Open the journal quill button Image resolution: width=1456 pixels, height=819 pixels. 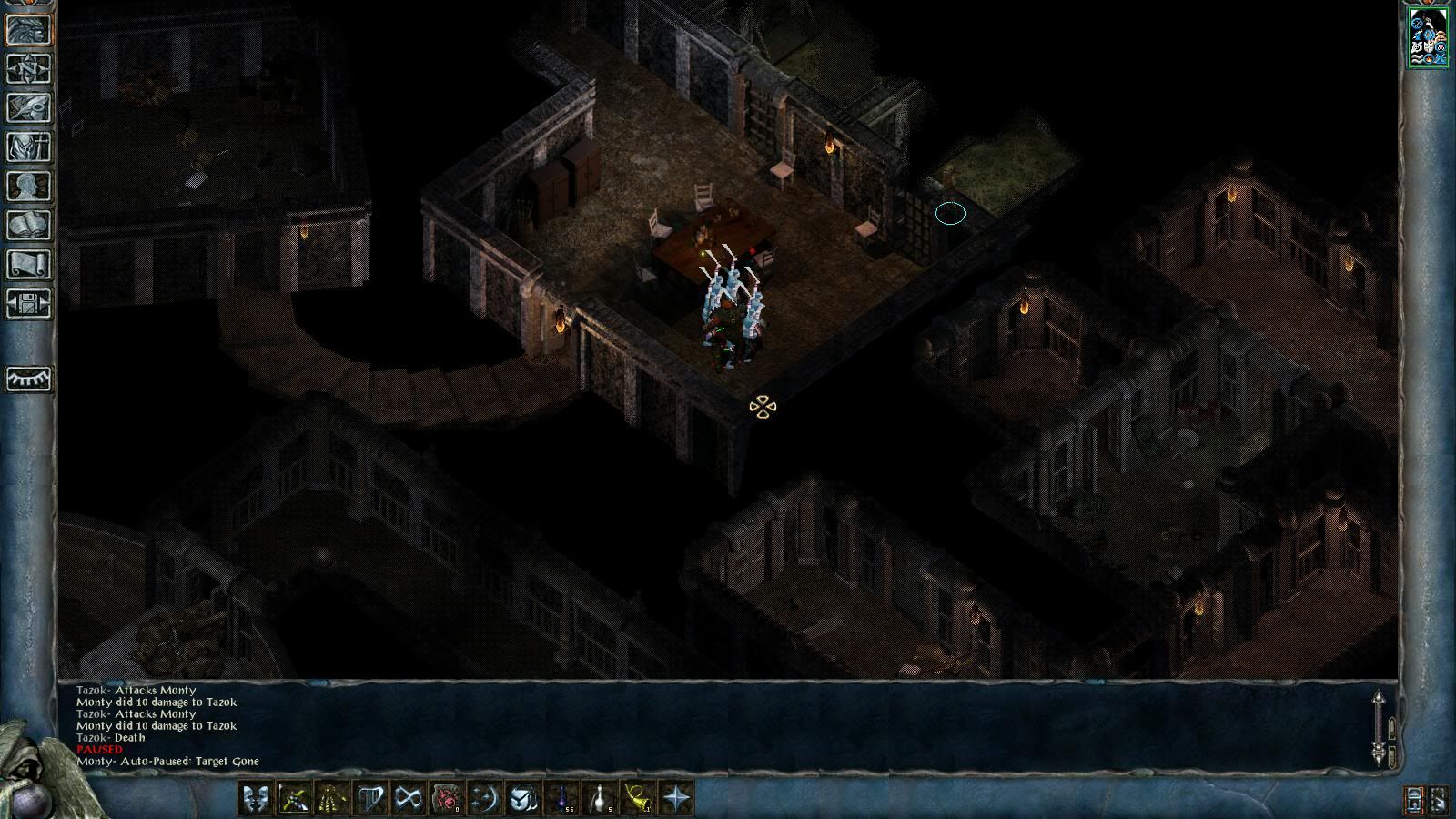pos(28,107)
